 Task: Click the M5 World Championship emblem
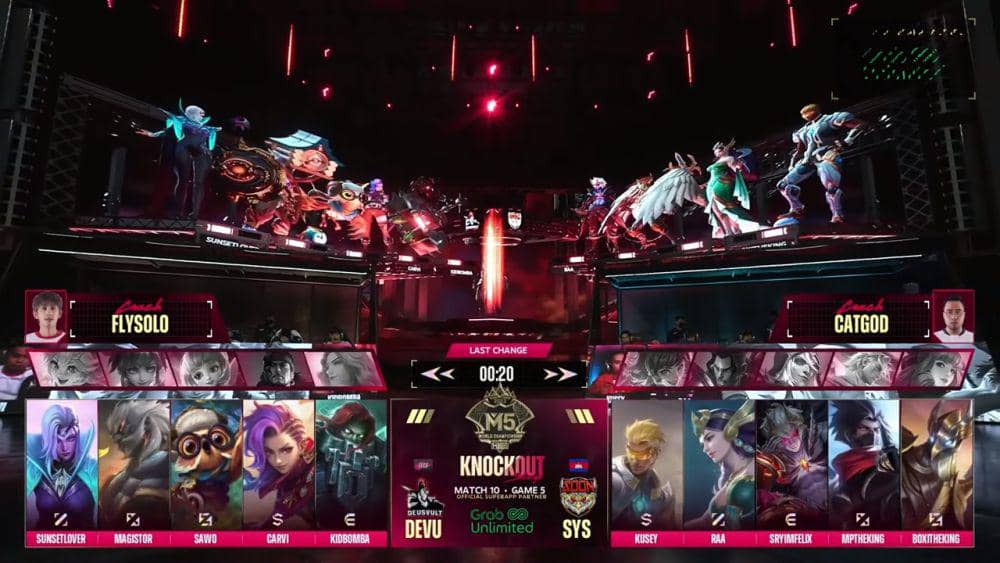[499, 418]
